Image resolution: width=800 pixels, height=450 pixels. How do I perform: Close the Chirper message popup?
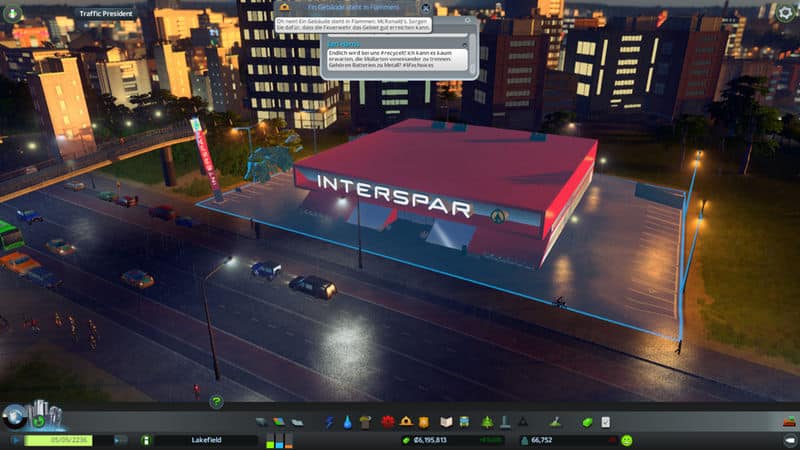426,8
